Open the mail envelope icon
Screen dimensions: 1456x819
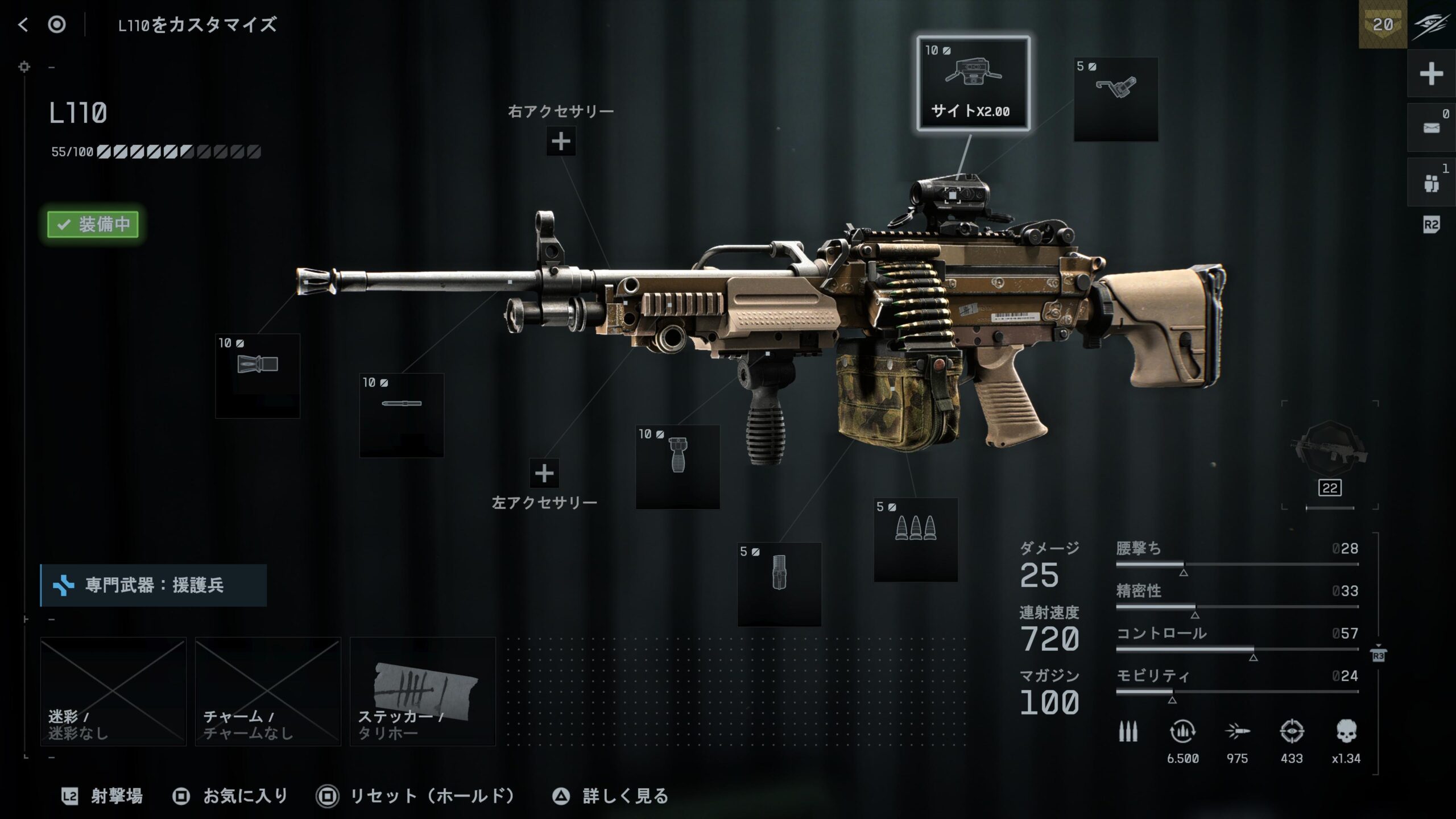[x=1431, y=128]
